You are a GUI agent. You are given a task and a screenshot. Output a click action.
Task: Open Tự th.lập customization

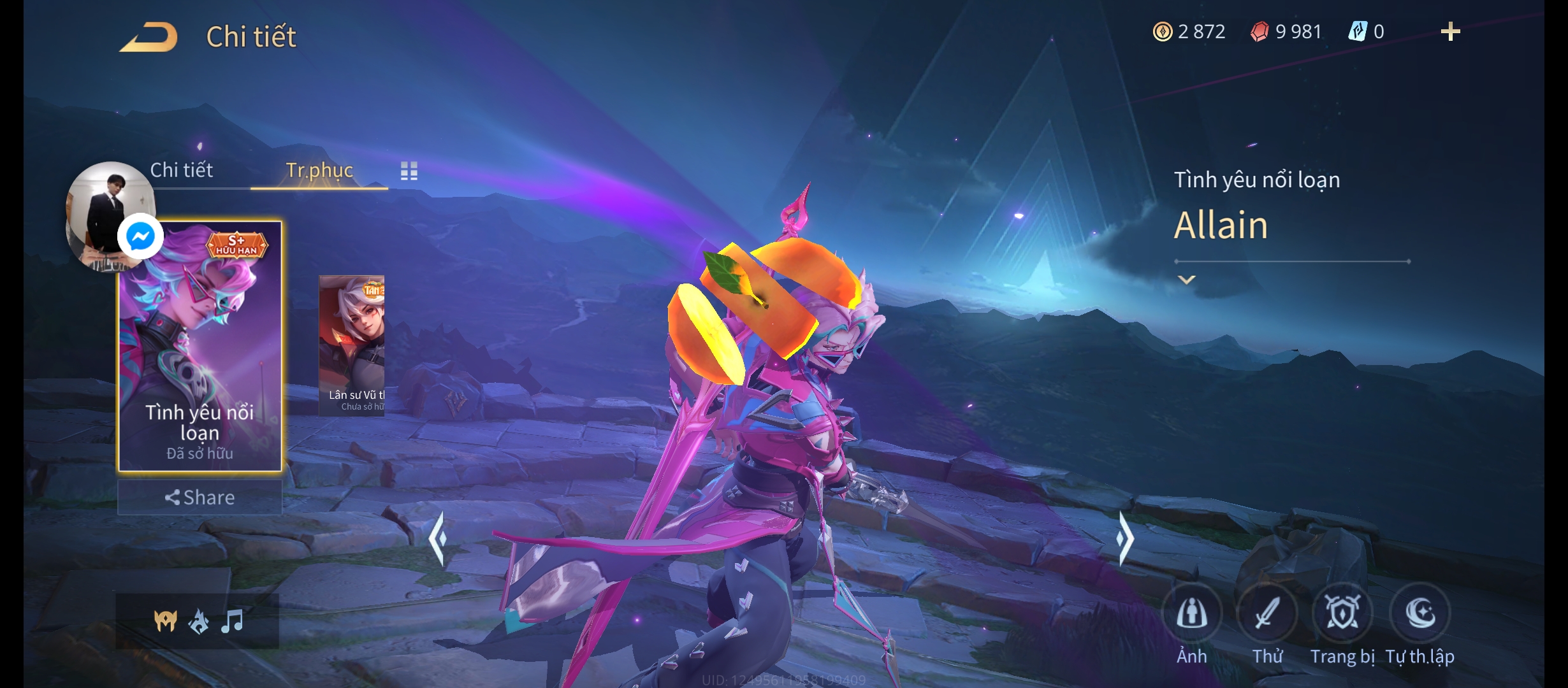click(x=1420, y=613)
